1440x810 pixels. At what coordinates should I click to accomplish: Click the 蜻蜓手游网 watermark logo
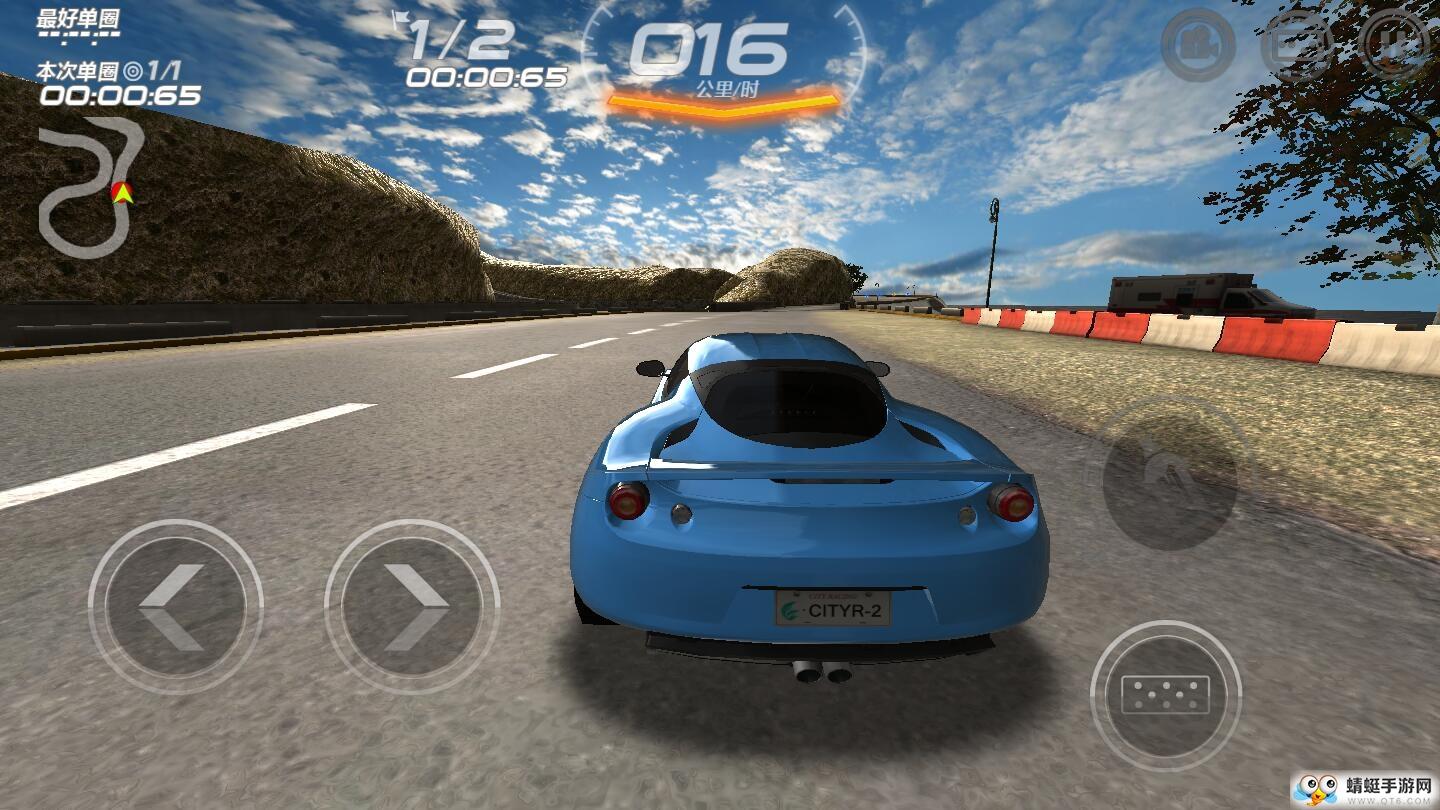[1360, 785]
